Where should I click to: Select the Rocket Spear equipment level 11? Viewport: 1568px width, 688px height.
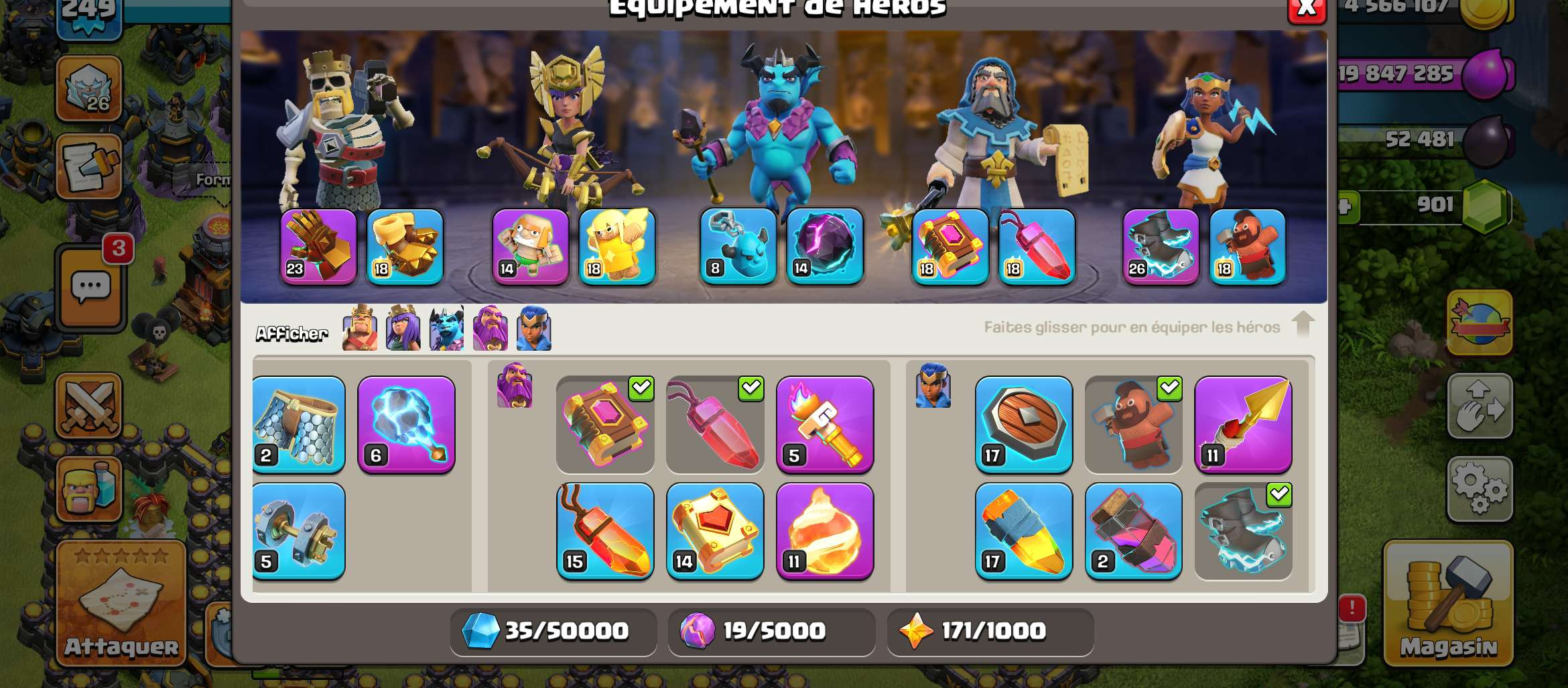click(1243, 426)
